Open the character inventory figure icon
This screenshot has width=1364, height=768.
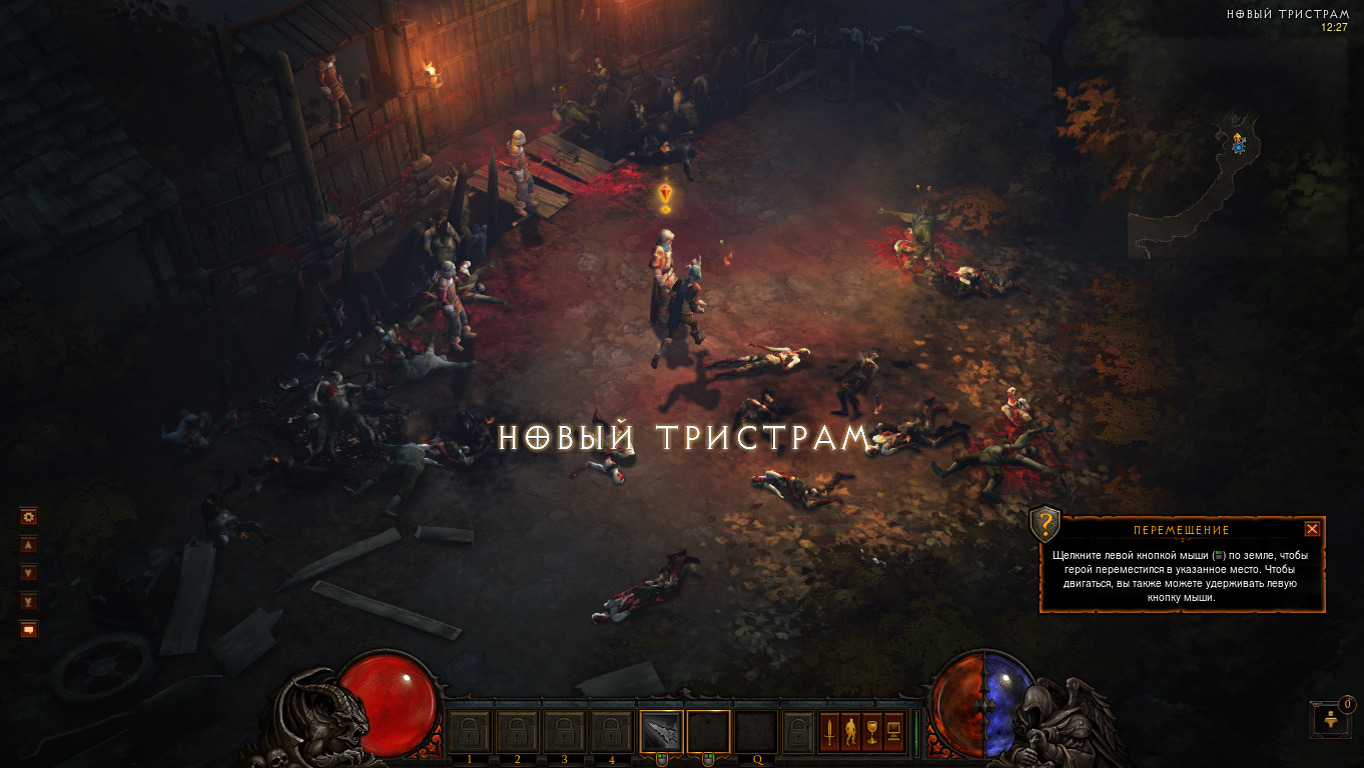click(851, 732)
